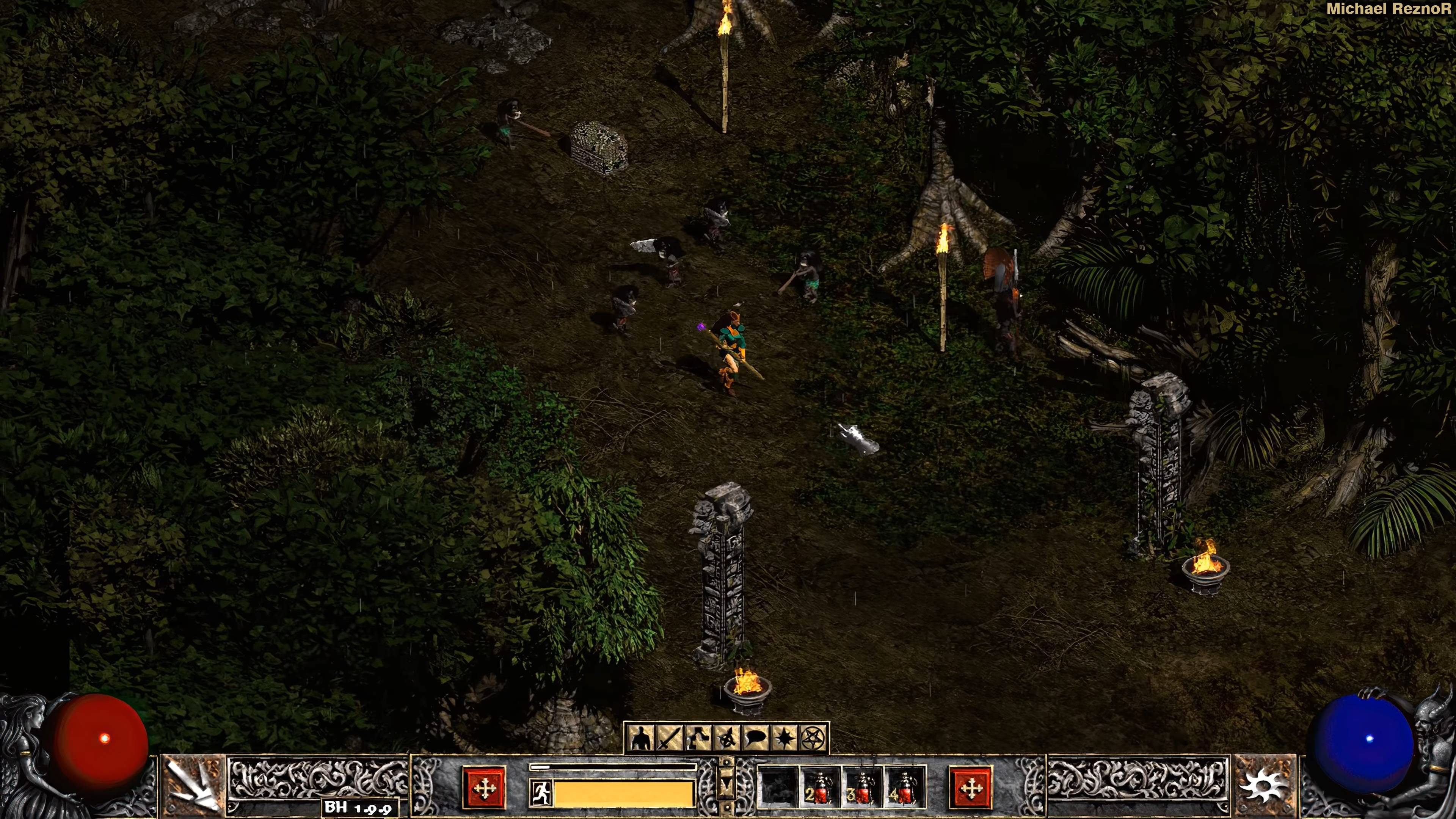
Task: Open the party screen icon
Action: pyautogui.click(x=727, y=737)
